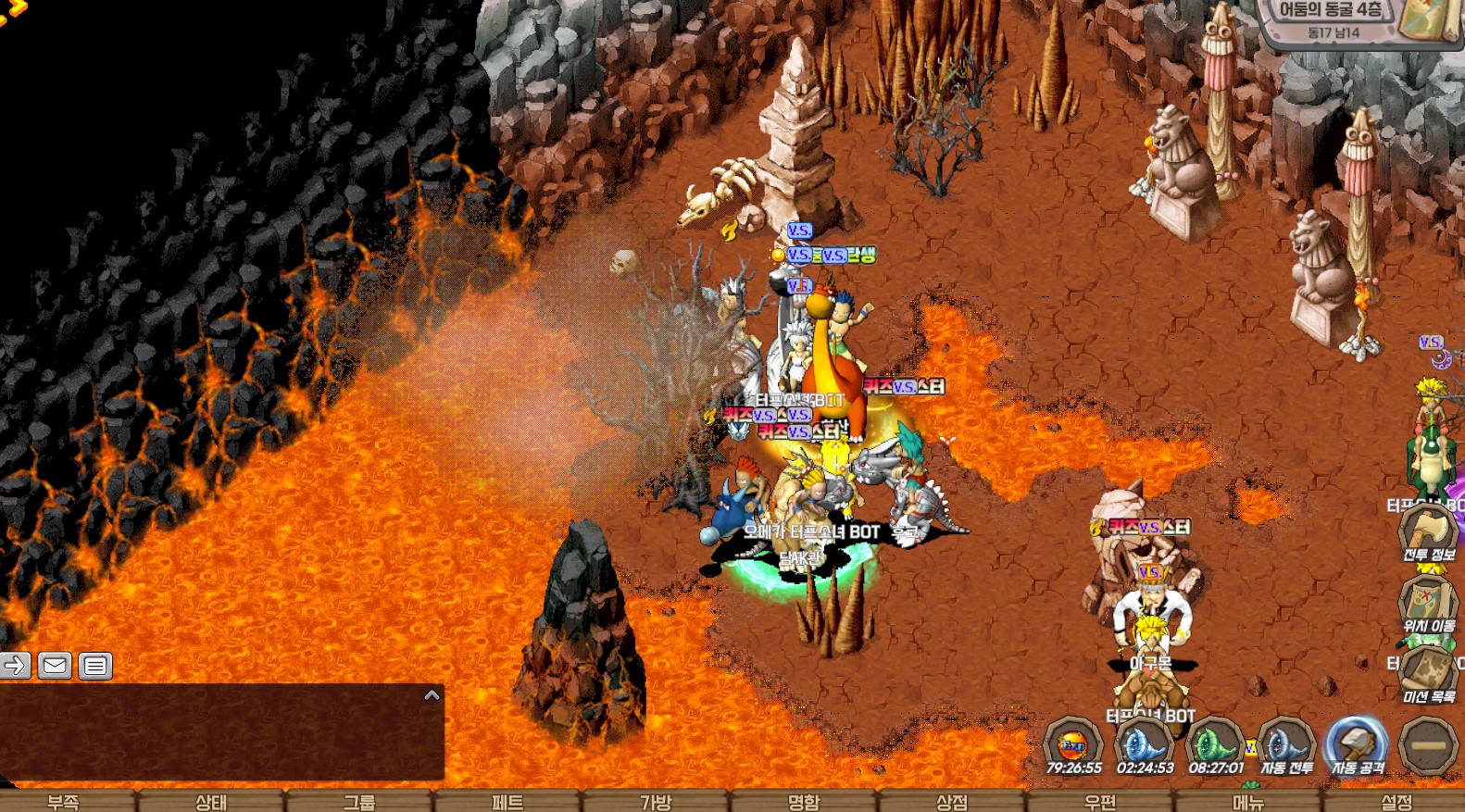The image size is (1465, 812).
Task: Open the 부족 (tribe) menu
Action: (x=63, y=801)
